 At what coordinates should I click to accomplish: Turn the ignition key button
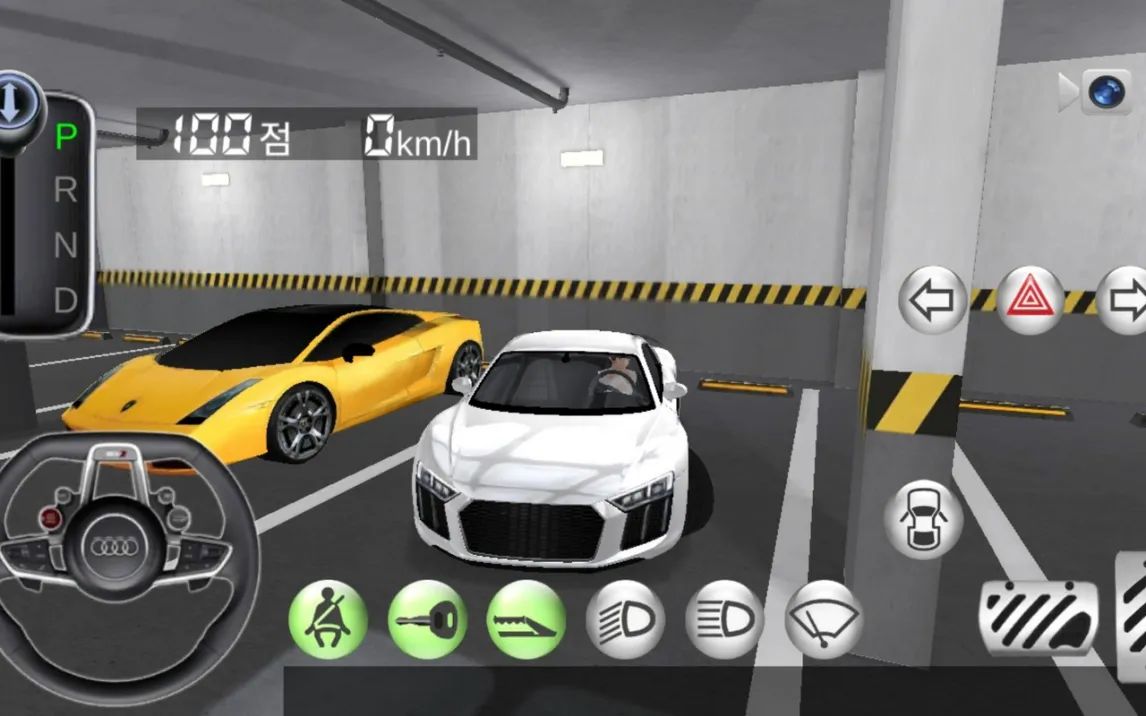point(427,620)
